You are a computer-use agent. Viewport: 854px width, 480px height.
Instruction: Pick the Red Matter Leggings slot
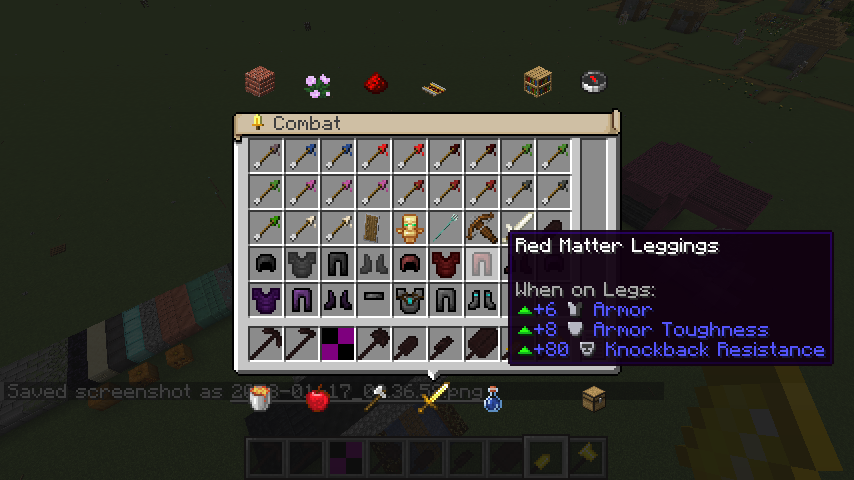coord(482,265)
